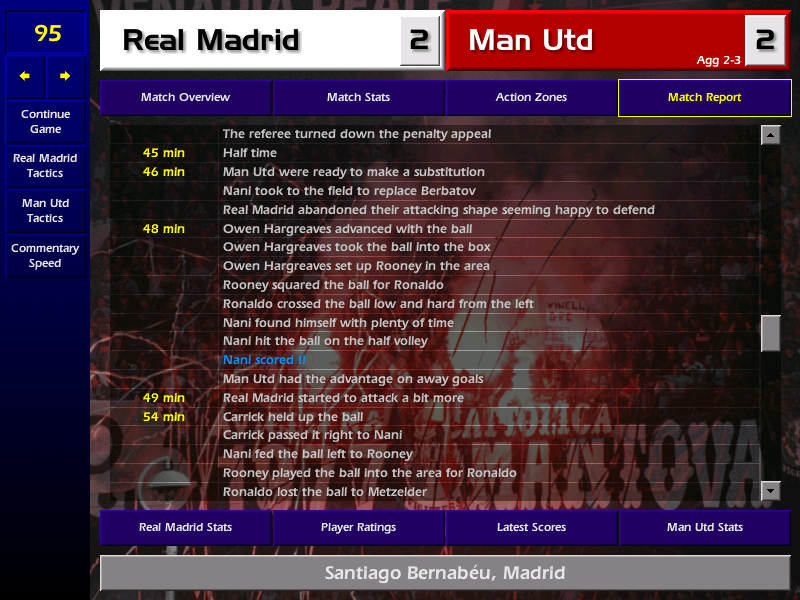Image resolution: width=800 pixels, height=600 pixels.
Task: Open Real Madrid Tactics
Action: 45,165
